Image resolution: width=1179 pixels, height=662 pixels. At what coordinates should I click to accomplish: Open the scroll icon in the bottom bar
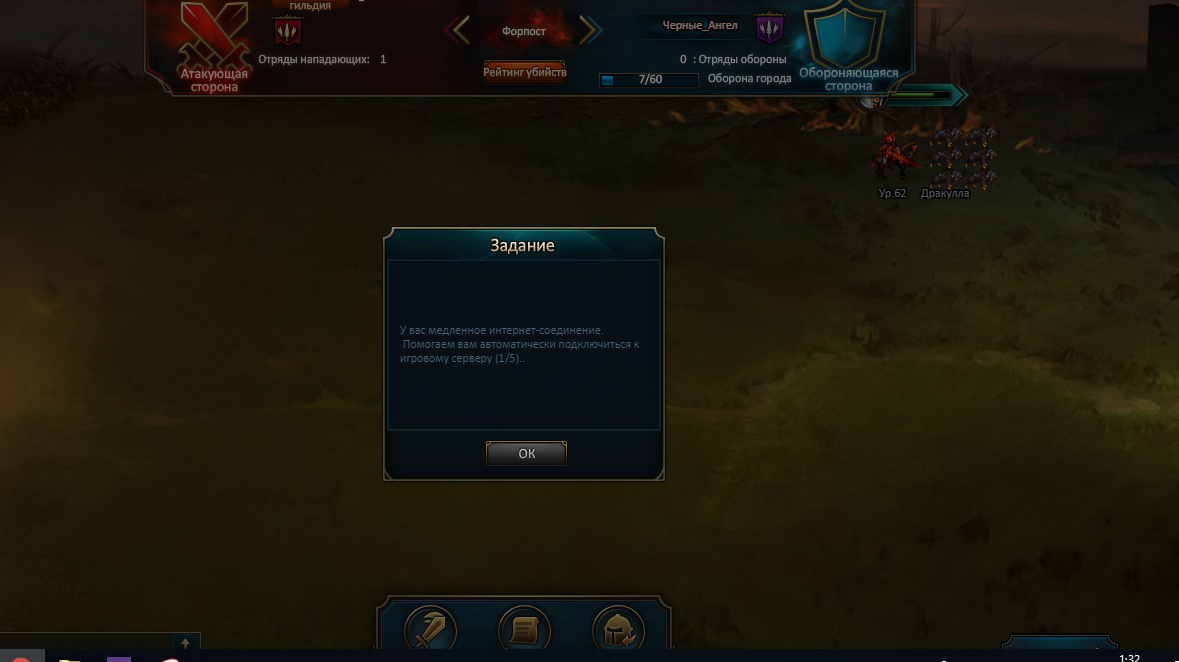[524, 630]
